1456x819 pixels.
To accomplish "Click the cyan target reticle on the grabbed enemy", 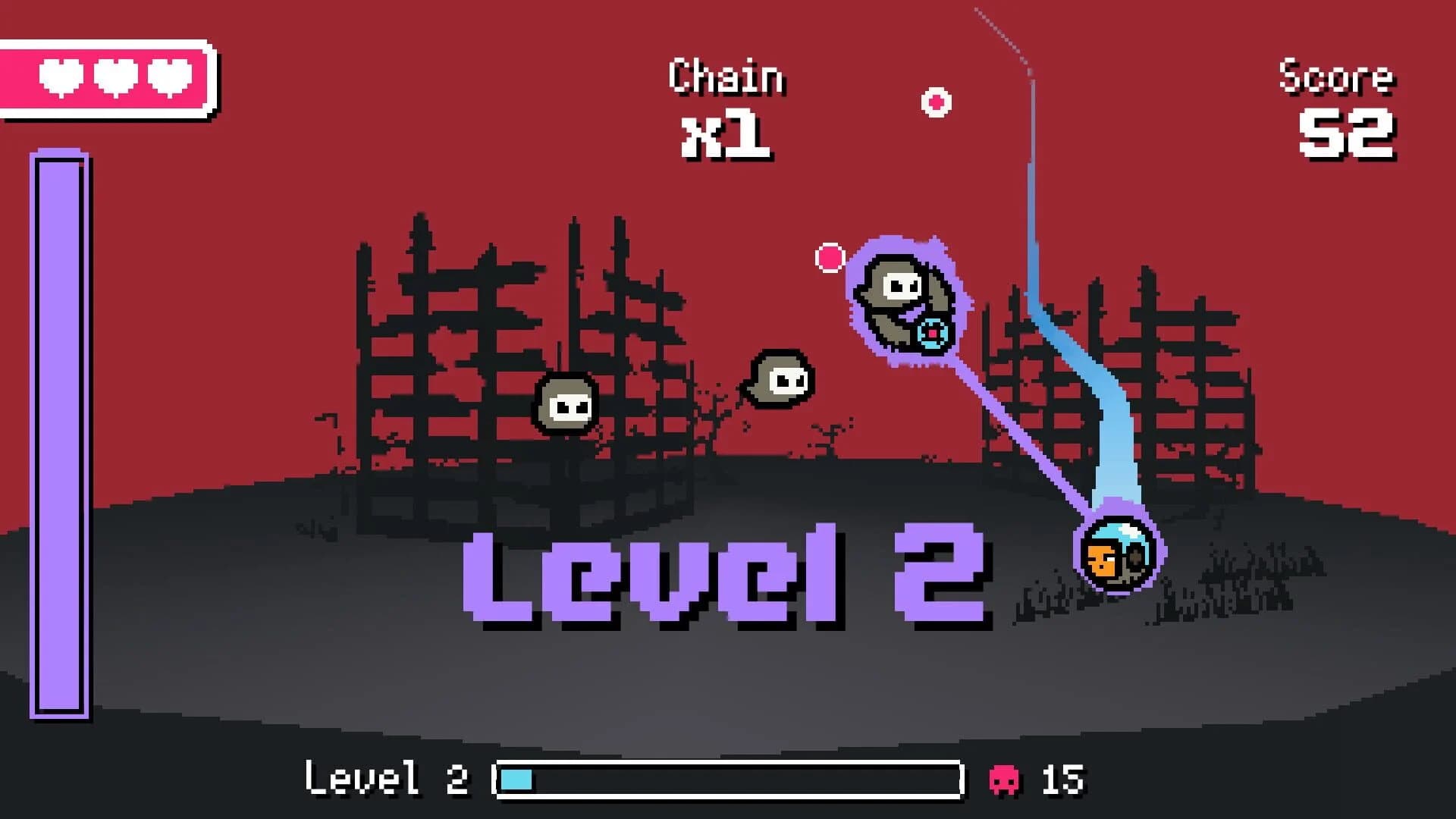I will coord(931,331).
